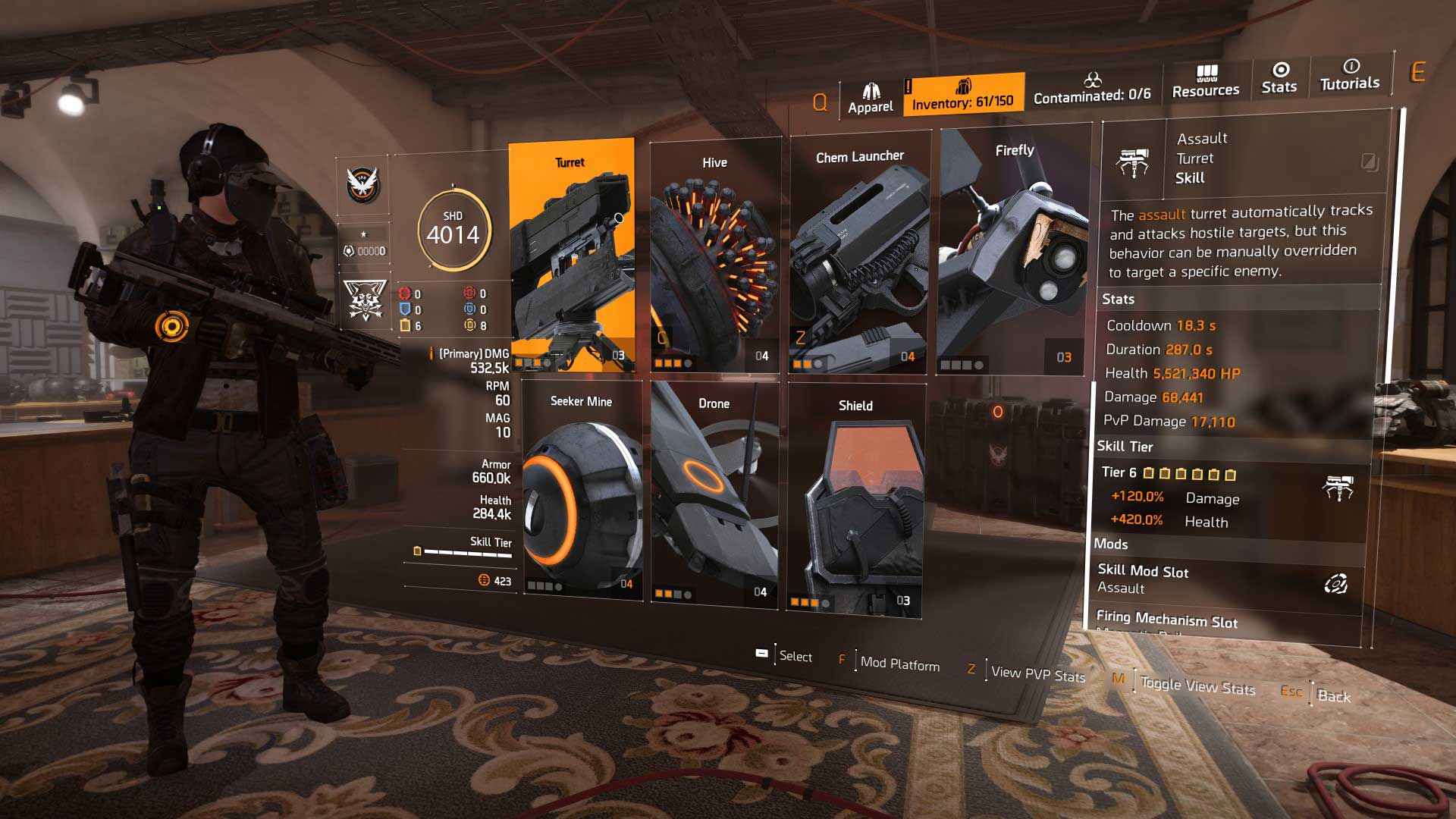Select the Division agent emblem icon
This screenshot has width=1456, height=819.
363,185
